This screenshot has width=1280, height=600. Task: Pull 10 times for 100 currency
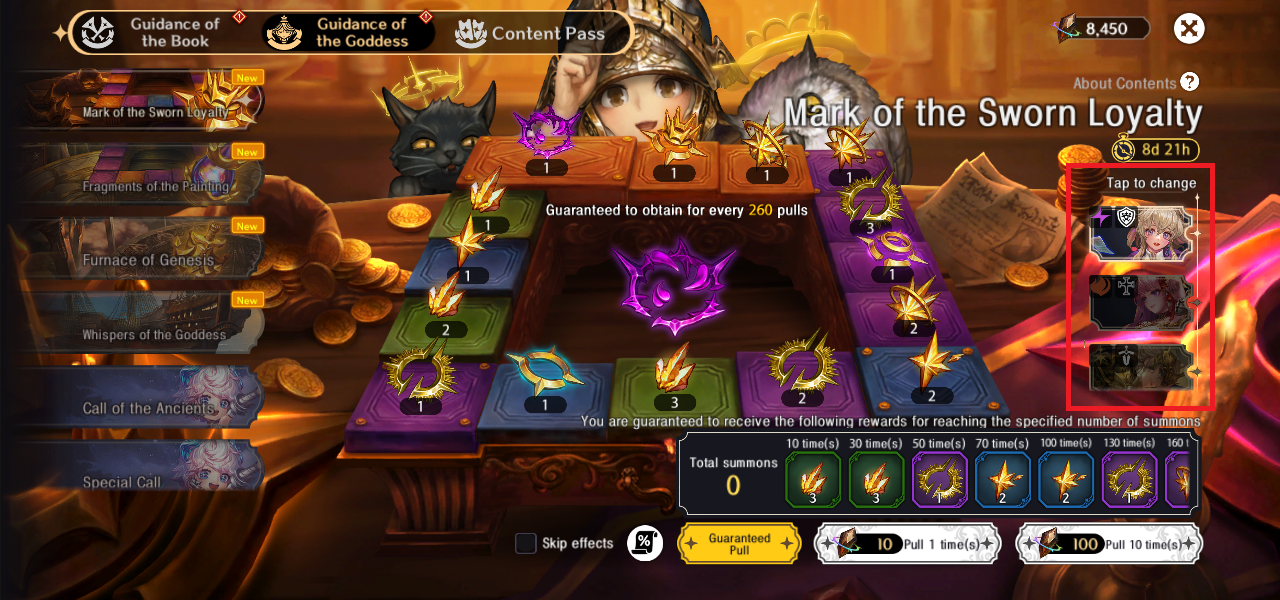(1108, 544)
